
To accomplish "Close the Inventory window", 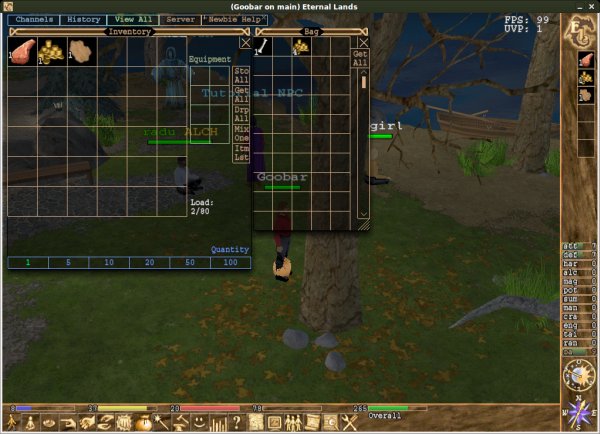I will pos(245,43).
